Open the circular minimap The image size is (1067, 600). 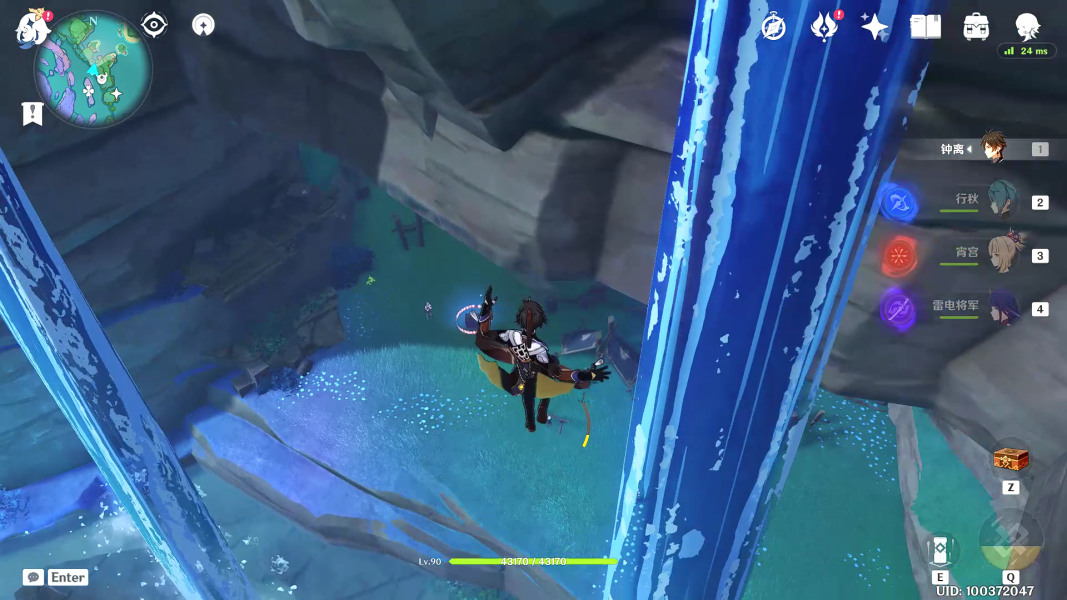[x=93, y=69]
